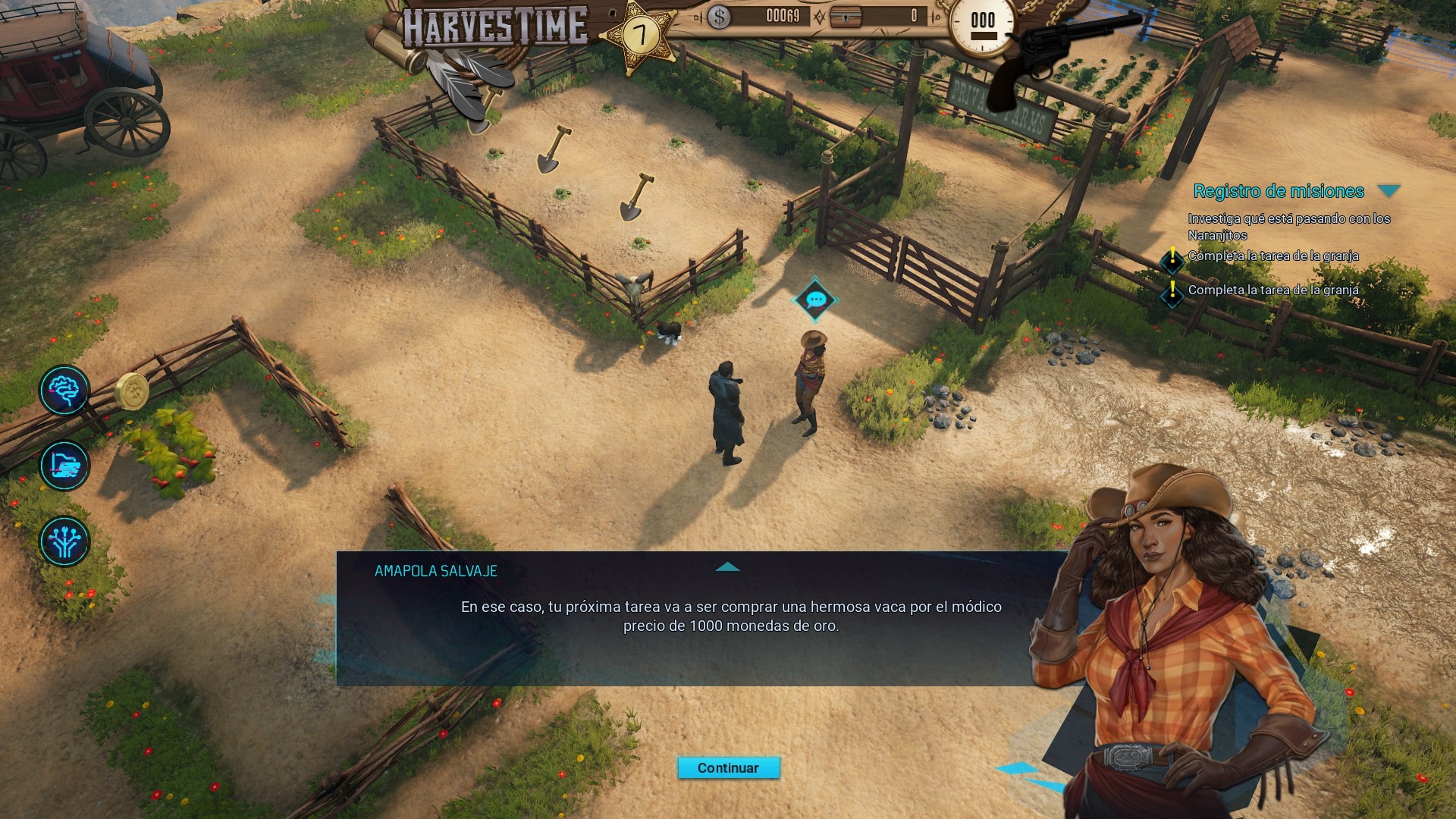Screen dimensions: 1456x819
Task: Select the treasure chest icon in the top bar
Action: (846, 17)
